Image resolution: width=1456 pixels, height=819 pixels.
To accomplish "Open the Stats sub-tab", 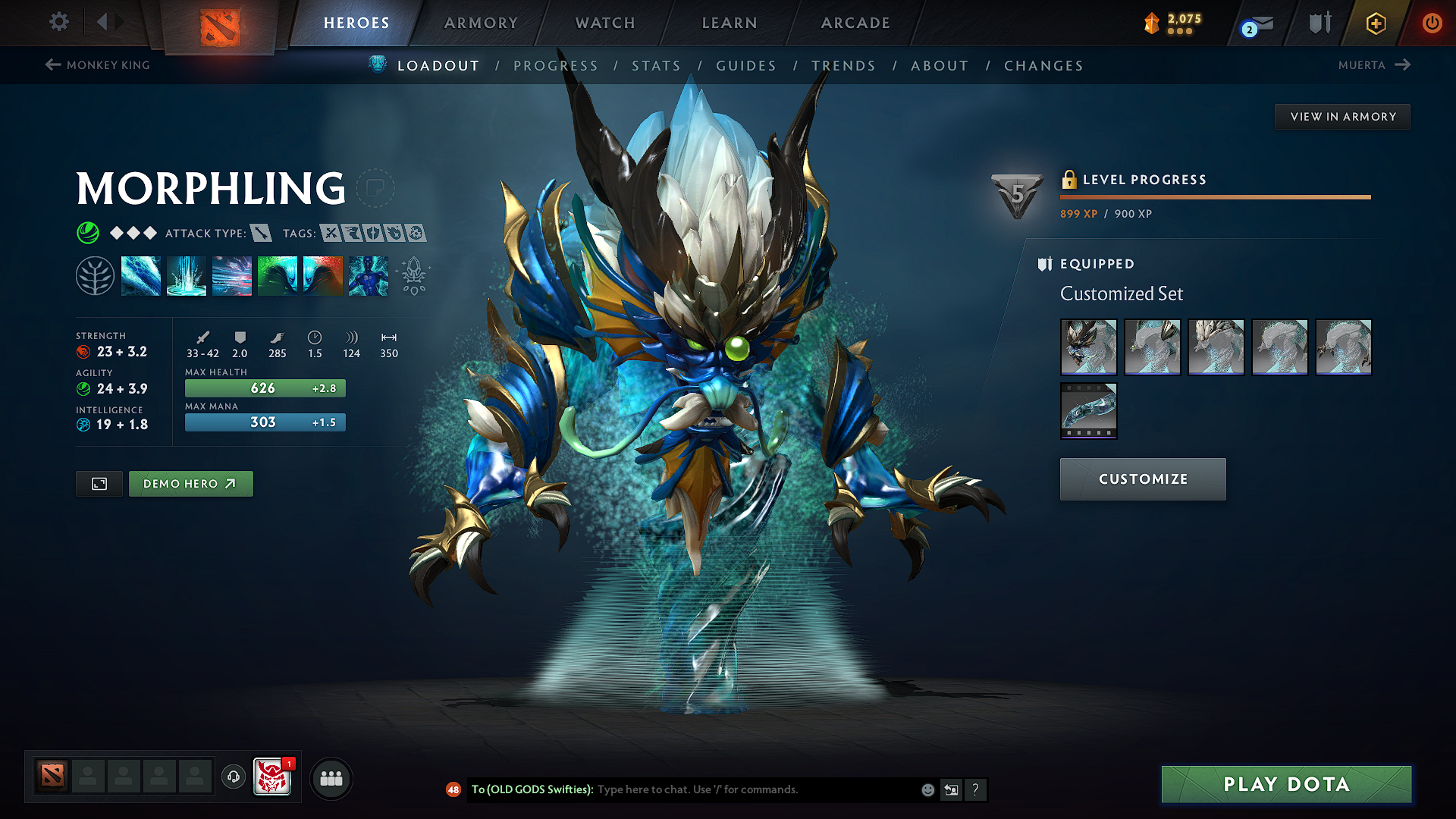I will (x=656, y=65).
